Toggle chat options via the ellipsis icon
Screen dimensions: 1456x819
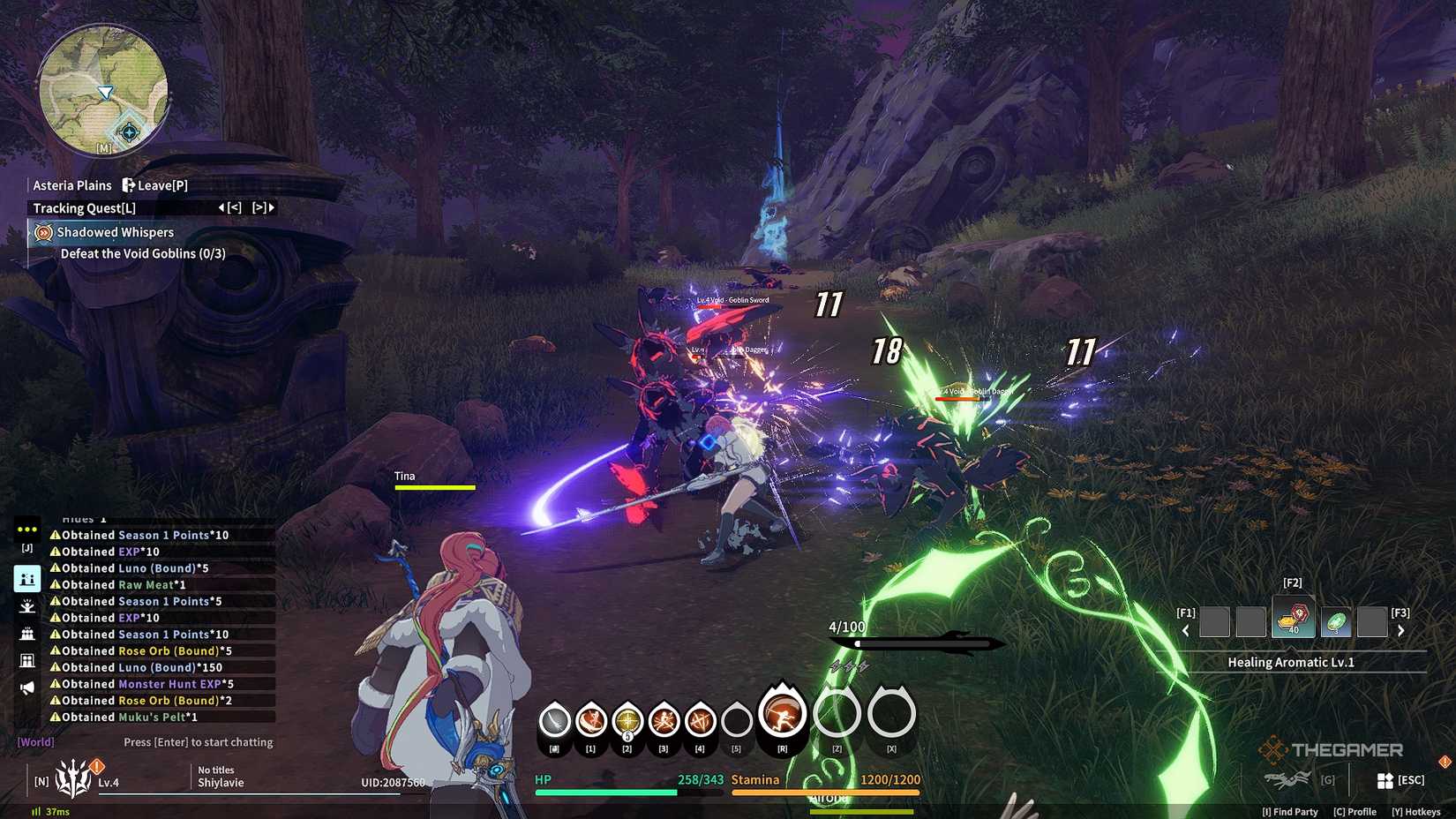coord(26,529)
